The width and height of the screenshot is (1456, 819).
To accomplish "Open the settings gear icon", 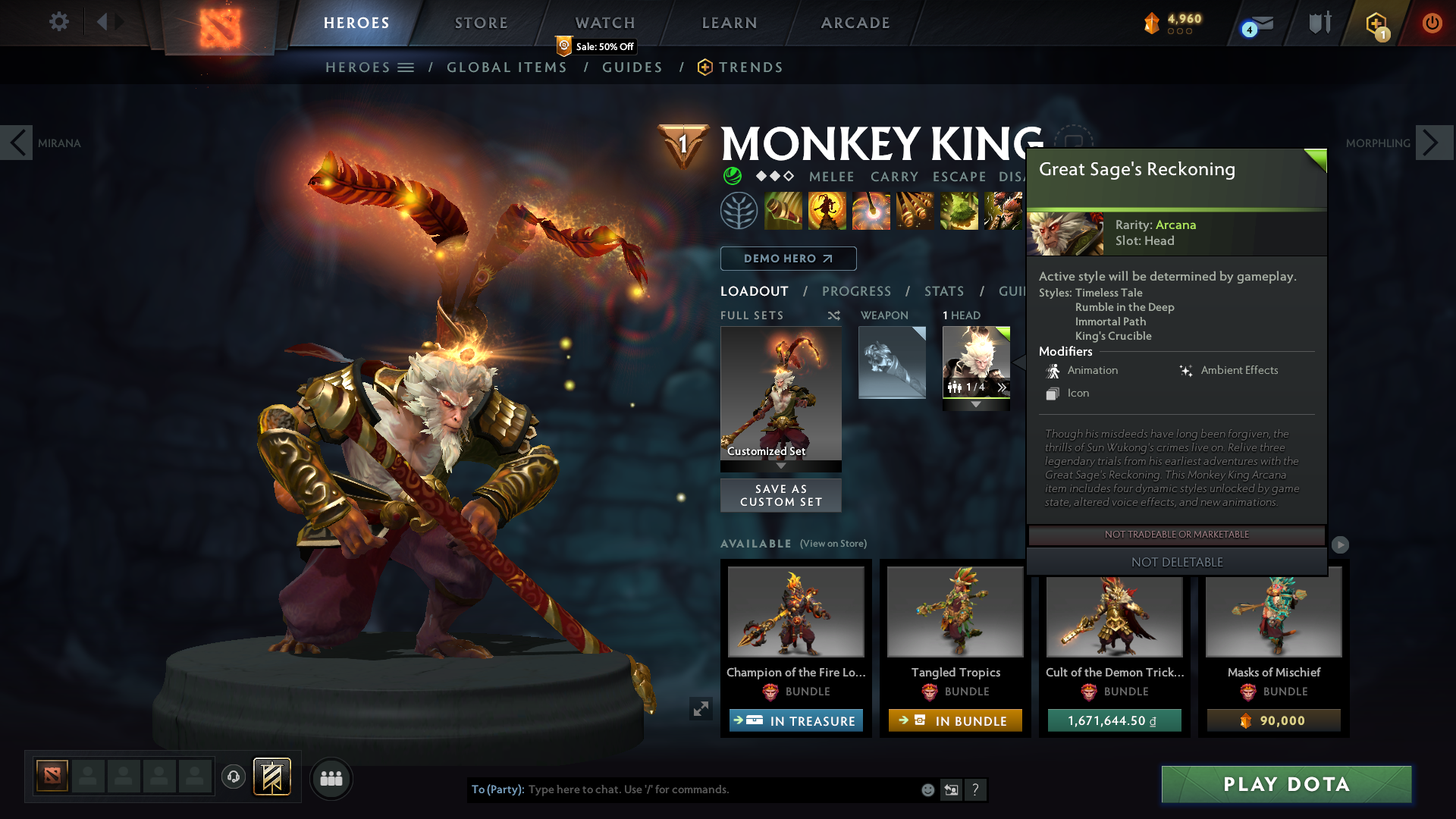I will click(59, 22).
